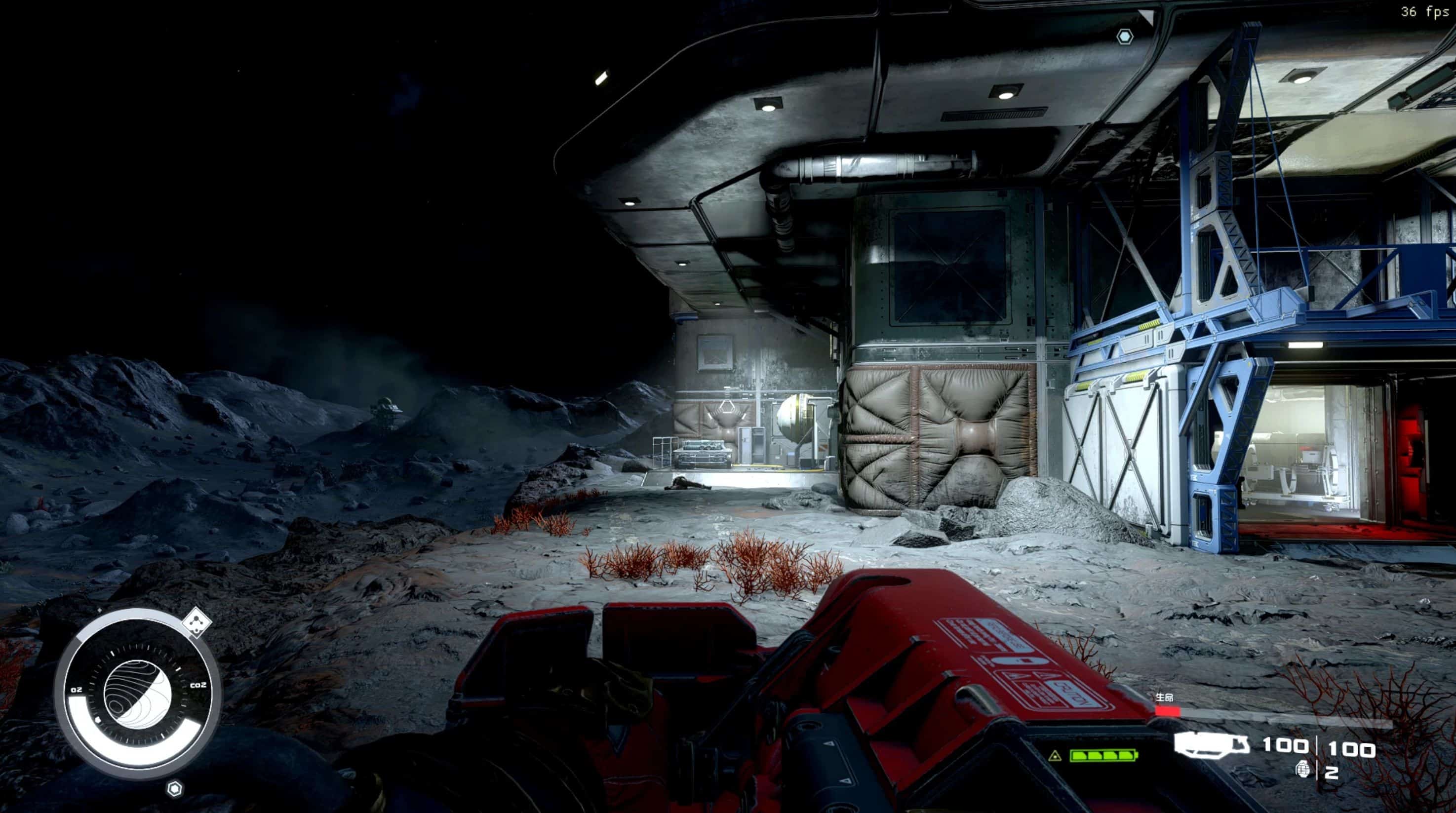Click the hexagon icon beneath the watch

point(175,788)
